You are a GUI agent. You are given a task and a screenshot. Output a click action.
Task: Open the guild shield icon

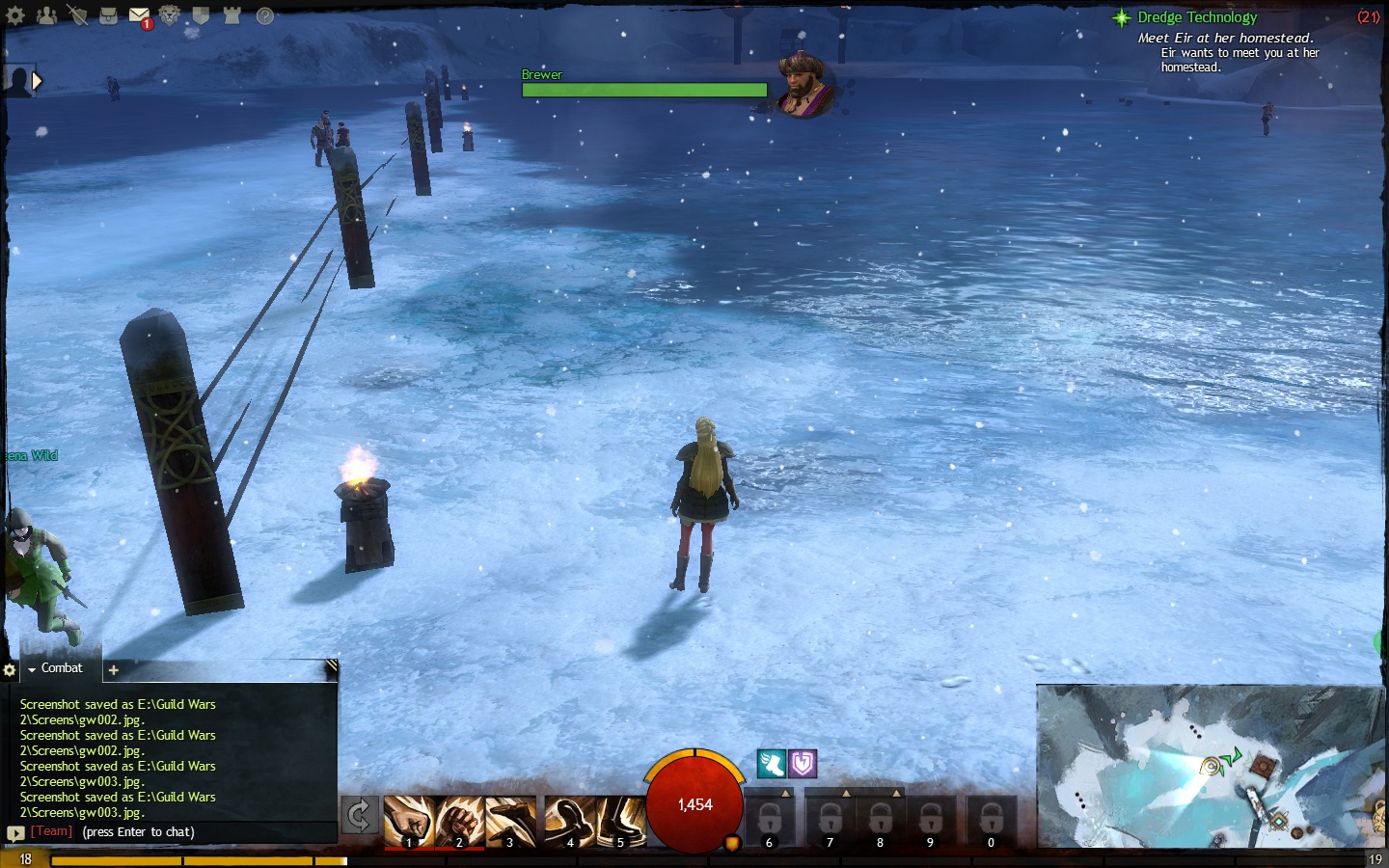tap(201, 15)
